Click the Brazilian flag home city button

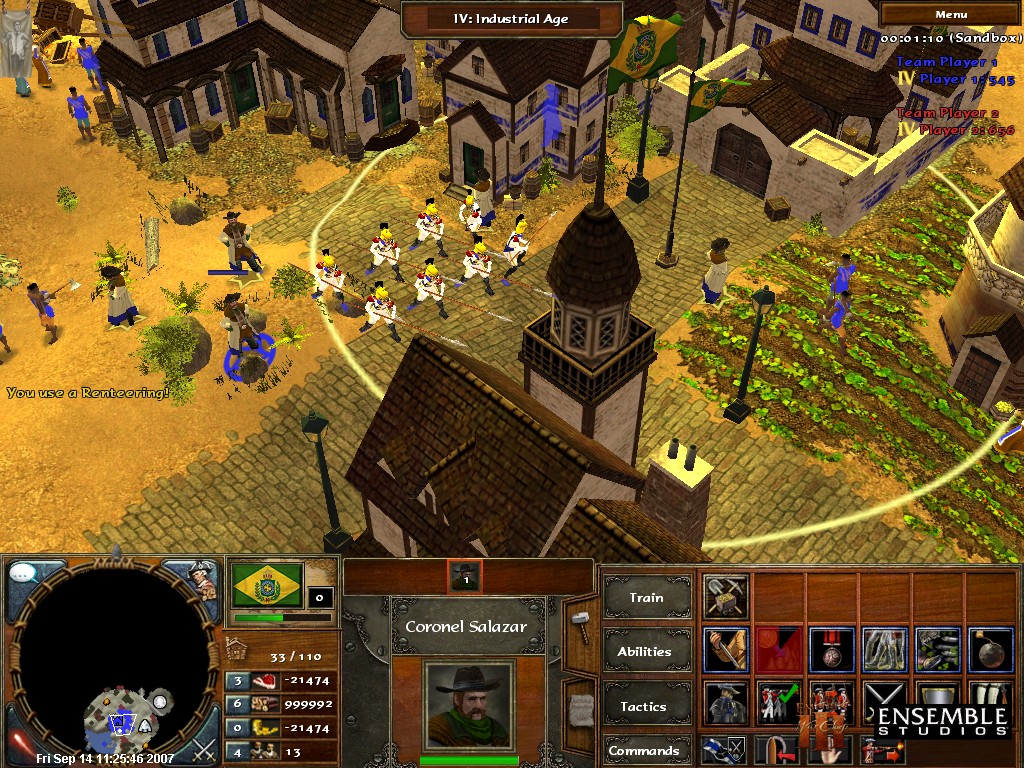[x=267, y=584]
